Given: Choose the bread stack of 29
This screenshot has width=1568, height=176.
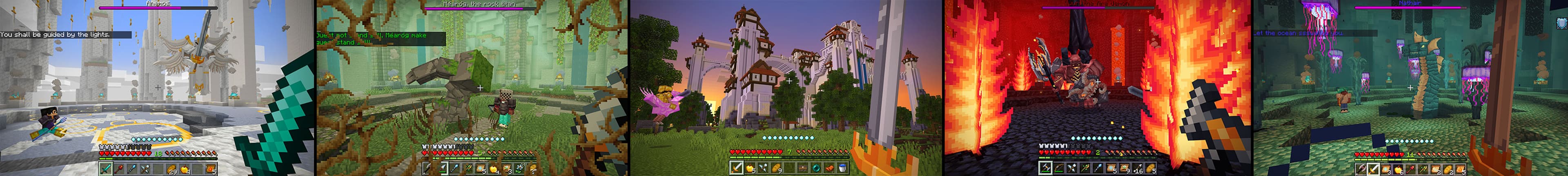Looking at the screenshot, I should coord(171,169).
